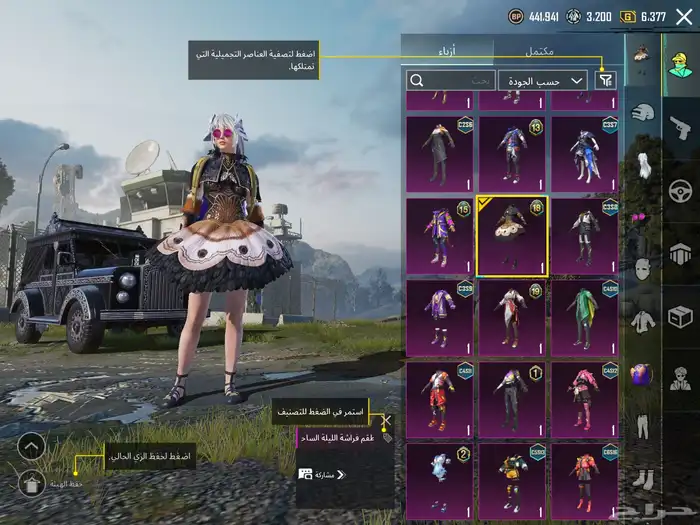Switch to the مكتمل tab
The width and height of the screenshot is (700, 525).
coord(540,51)
